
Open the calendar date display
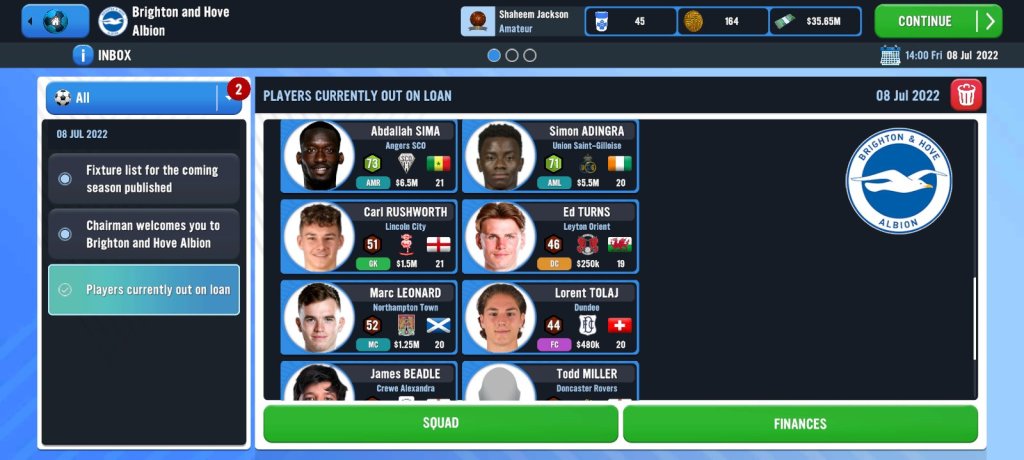click(942, 56)
